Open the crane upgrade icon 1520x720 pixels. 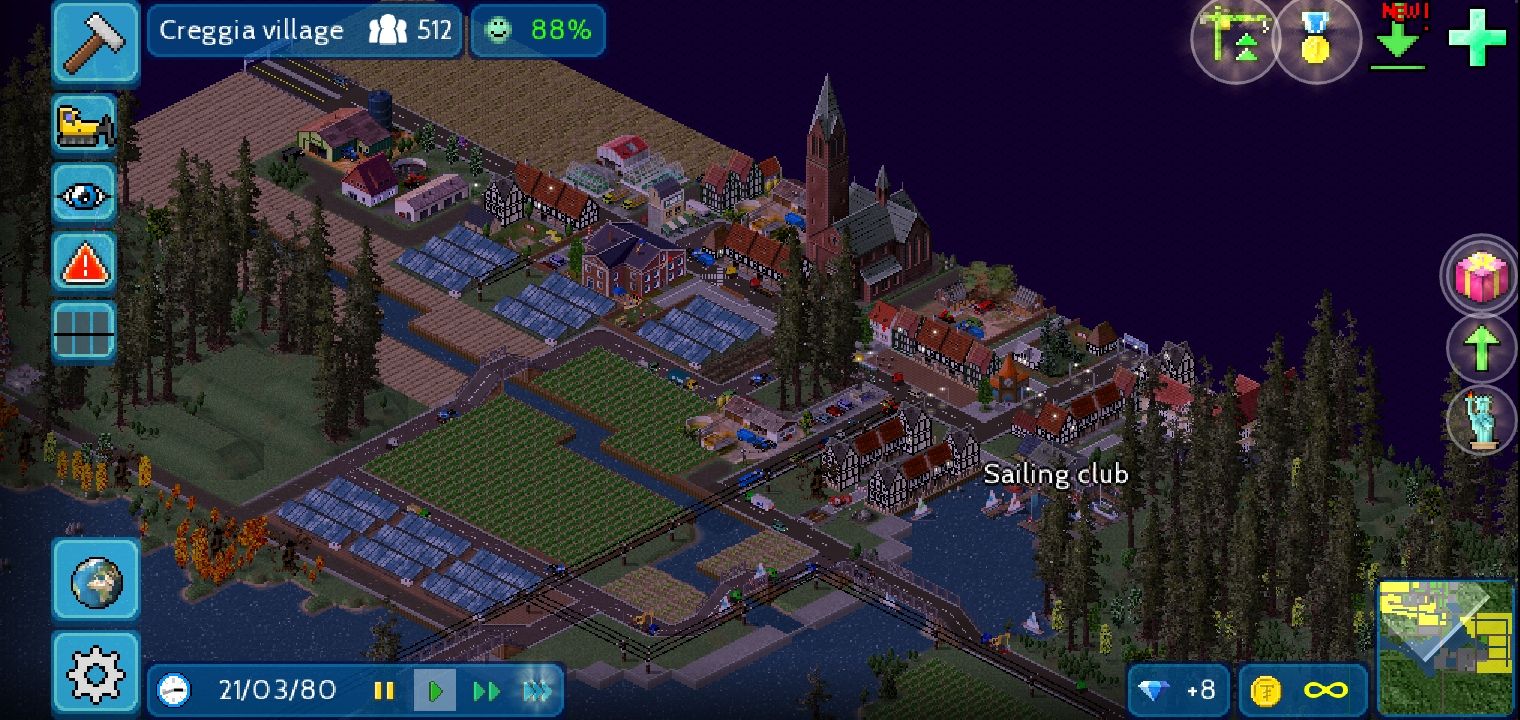point(1236,40)
